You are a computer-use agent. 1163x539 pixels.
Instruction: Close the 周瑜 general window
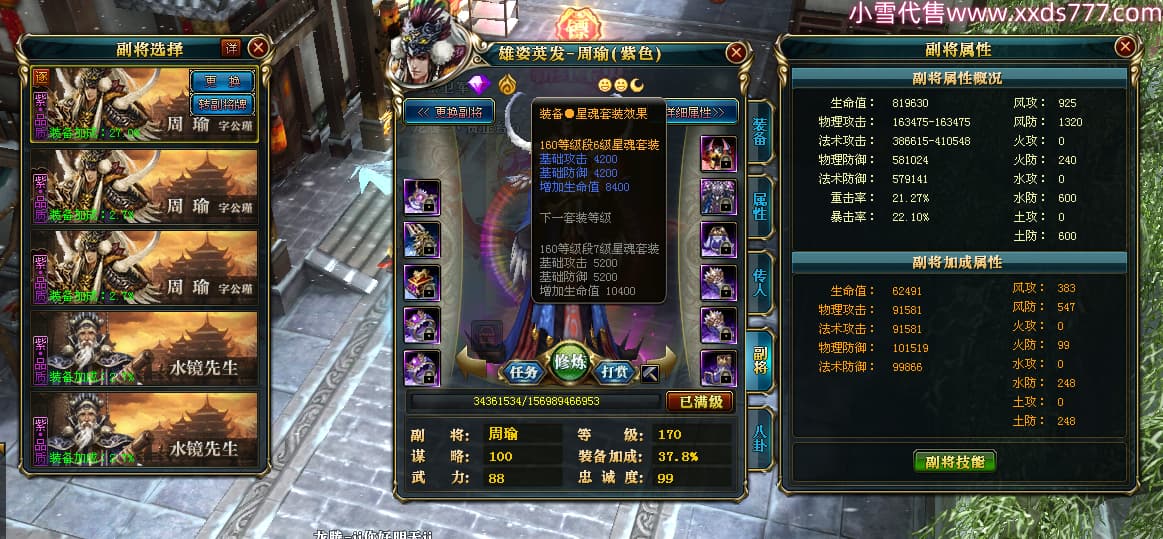736,52
